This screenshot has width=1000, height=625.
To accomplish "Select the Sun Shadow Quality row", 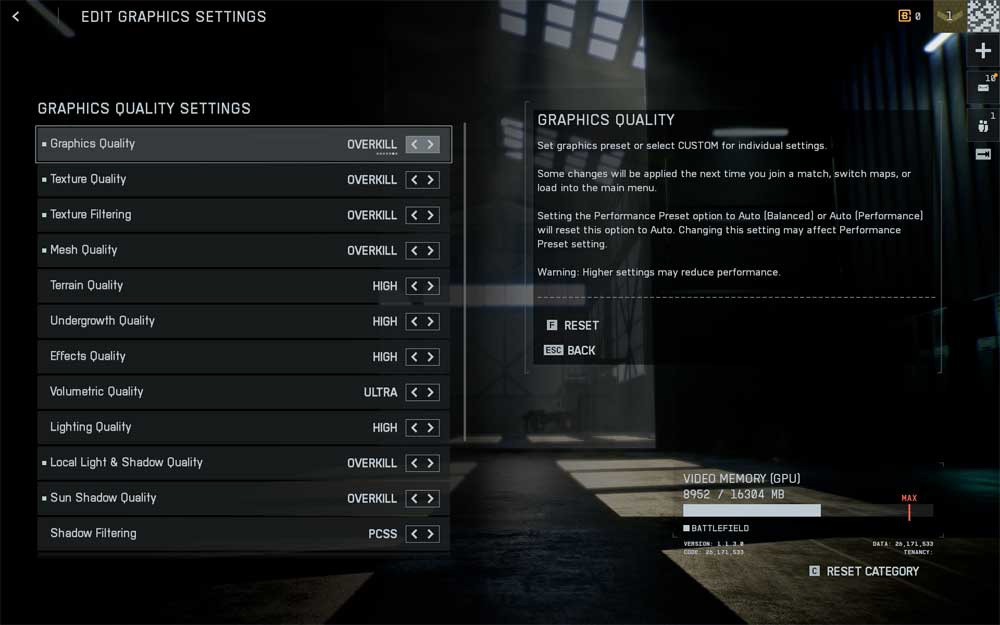I will tap(200, 498).
